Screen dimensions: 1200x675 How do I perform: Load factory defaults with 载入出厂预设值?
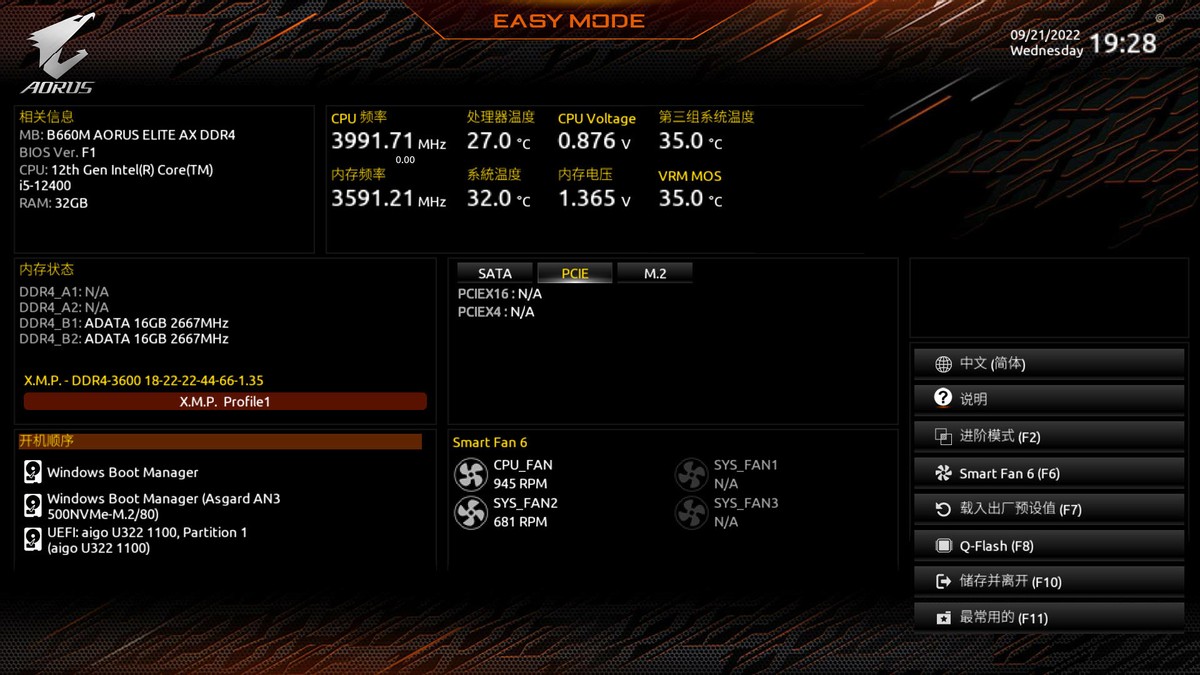click(x=1048, y=509)
